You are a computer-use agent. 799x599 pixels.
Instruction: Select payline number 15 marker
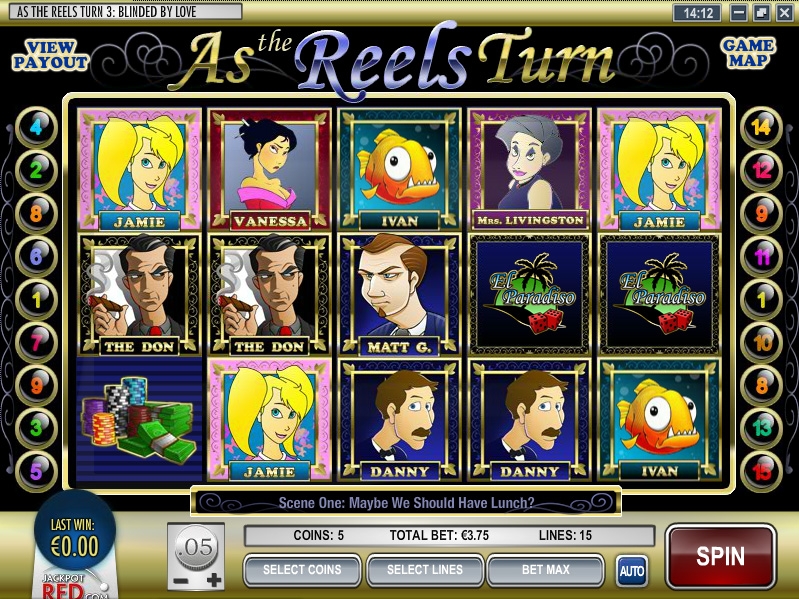(x=762, y=471)
